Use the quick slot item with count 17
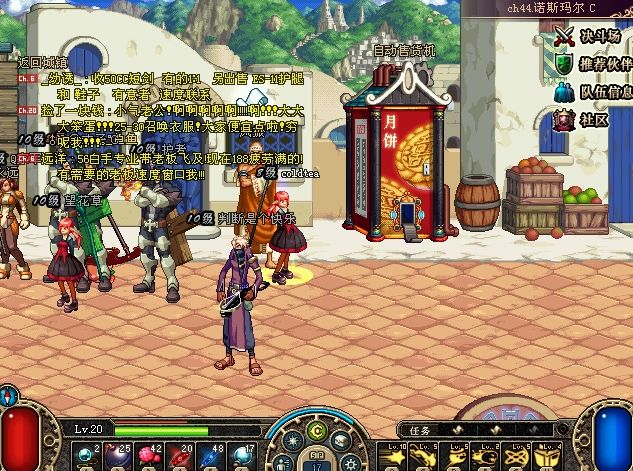 coord(243,454)
